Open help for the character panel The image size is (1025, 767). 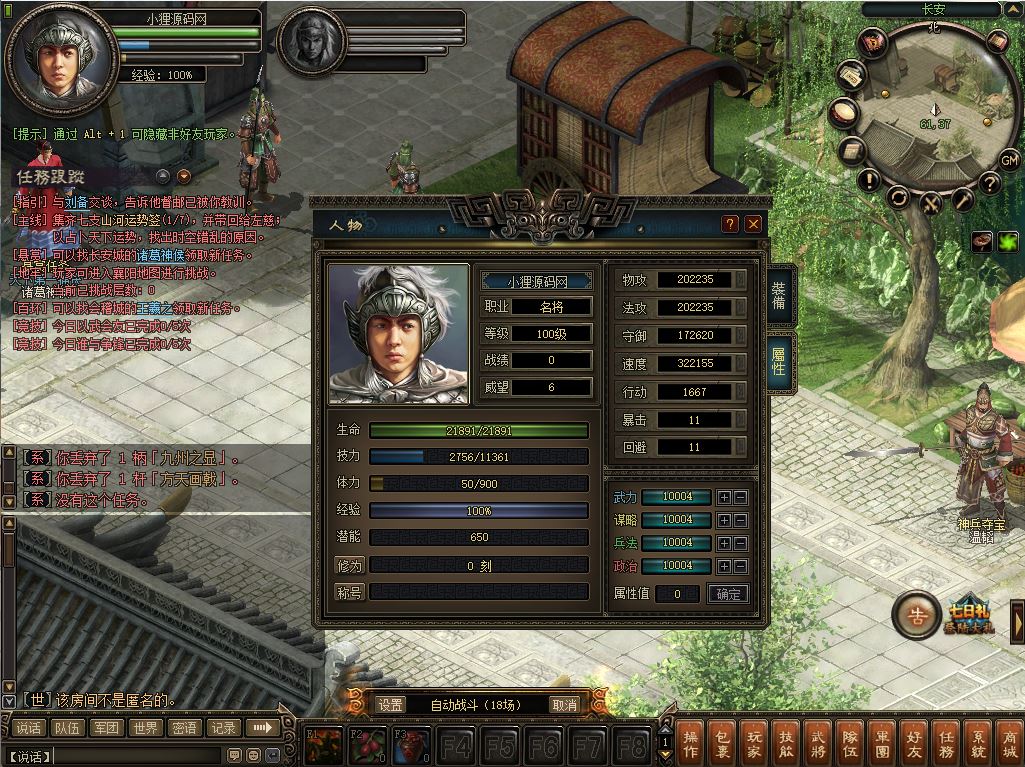pos(731,224)
